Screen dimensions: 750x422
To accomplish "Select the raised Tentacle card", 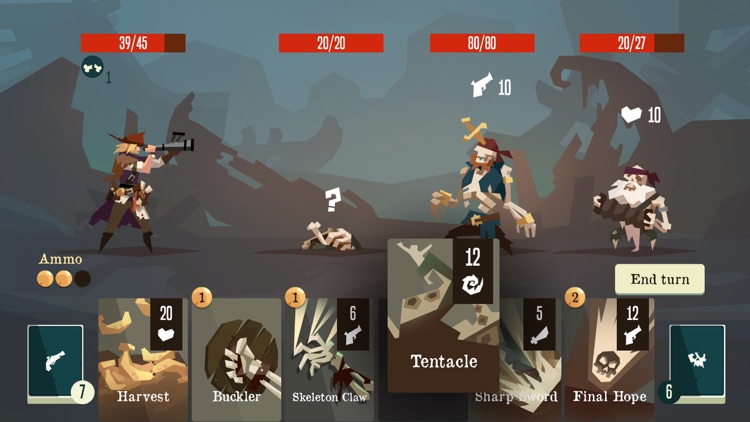I will tap(443, 316).
